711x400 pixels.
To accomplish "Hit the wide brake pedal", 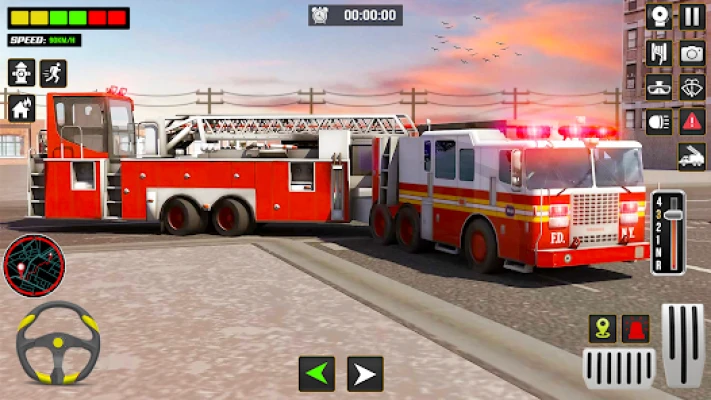I will [619, 368].
